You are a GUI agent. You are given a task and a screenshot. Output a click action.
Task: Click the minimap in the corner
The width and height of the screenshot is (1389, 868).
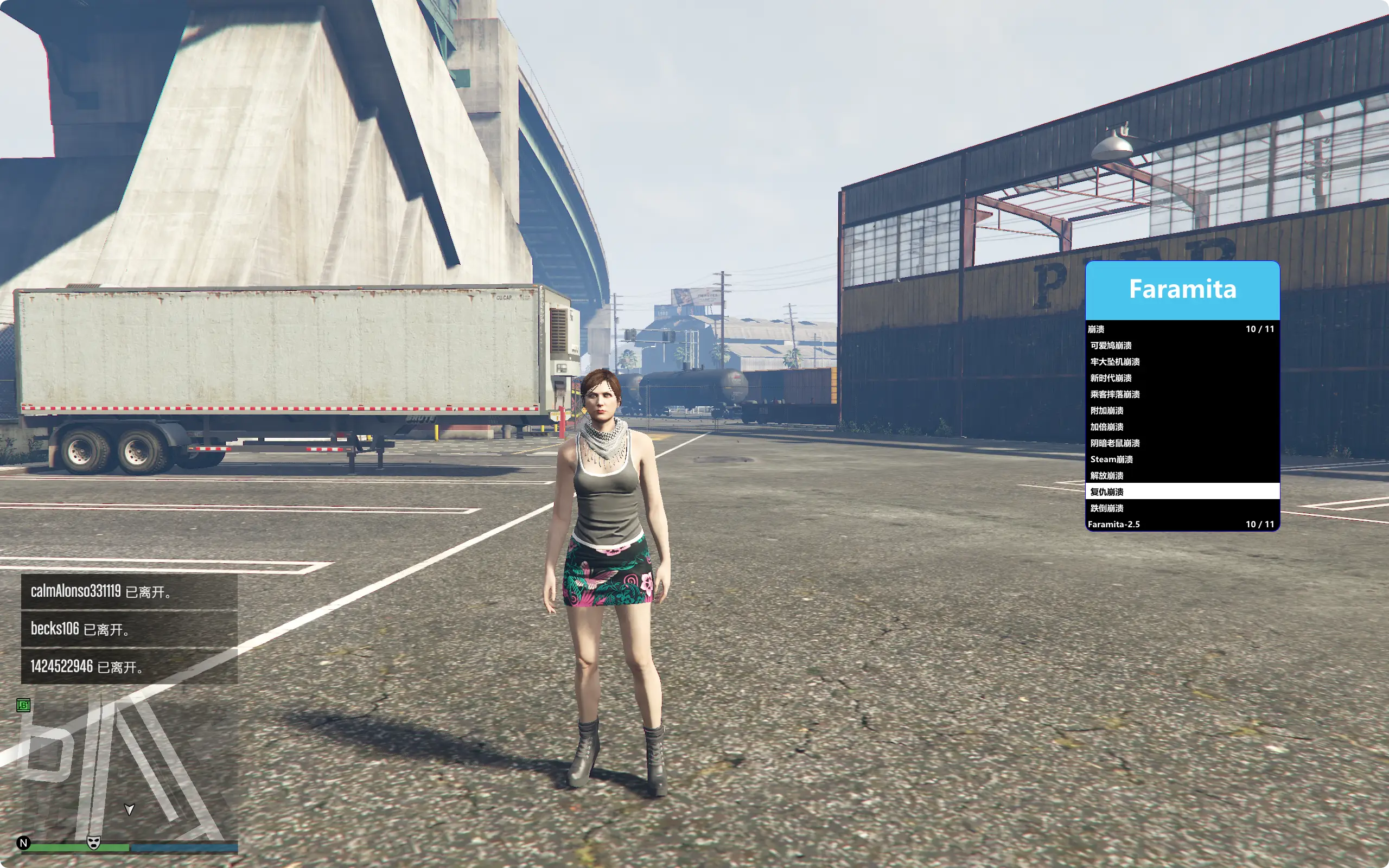click(129, 769)
